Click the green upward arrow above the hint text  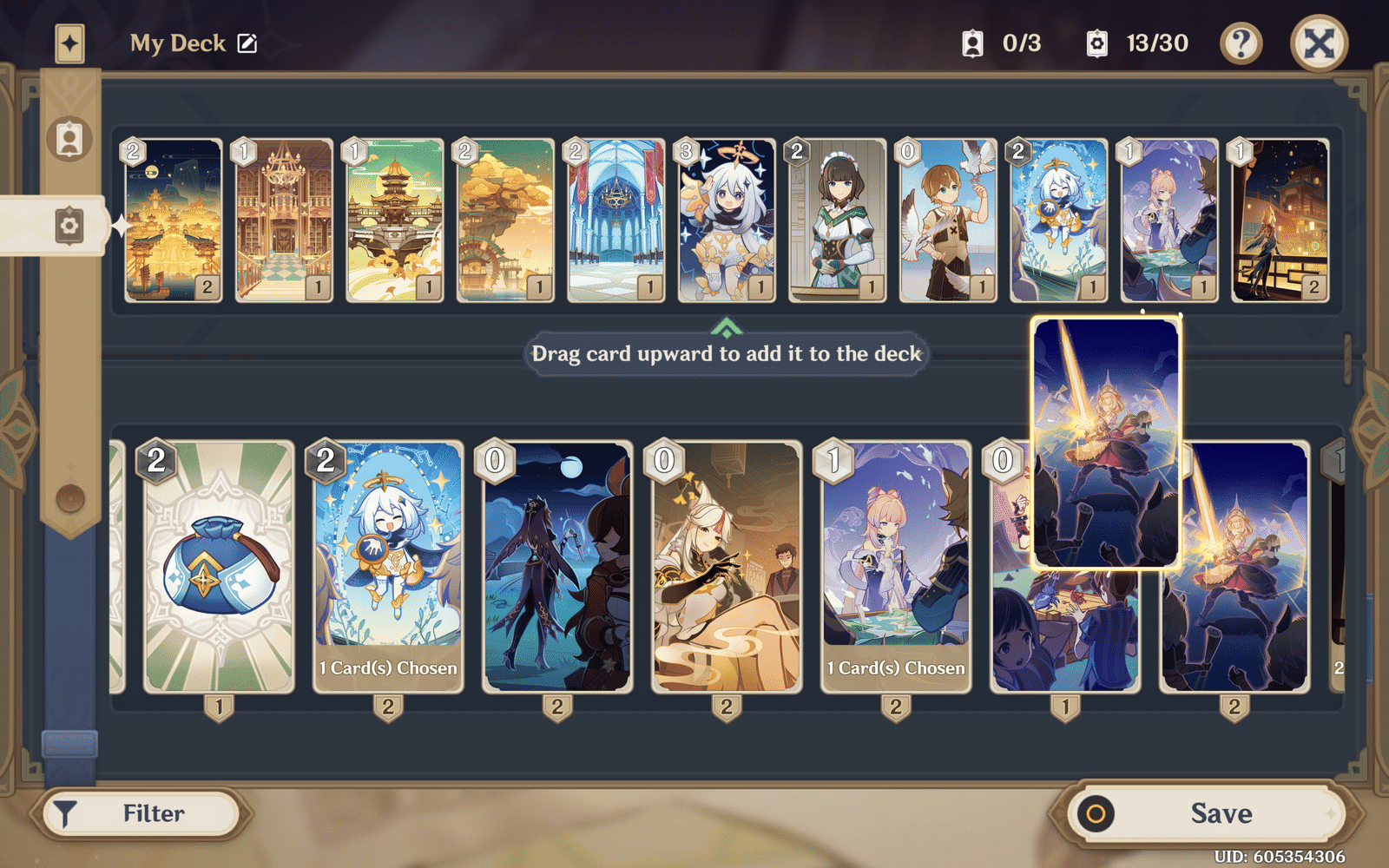(x=725, y=328)
